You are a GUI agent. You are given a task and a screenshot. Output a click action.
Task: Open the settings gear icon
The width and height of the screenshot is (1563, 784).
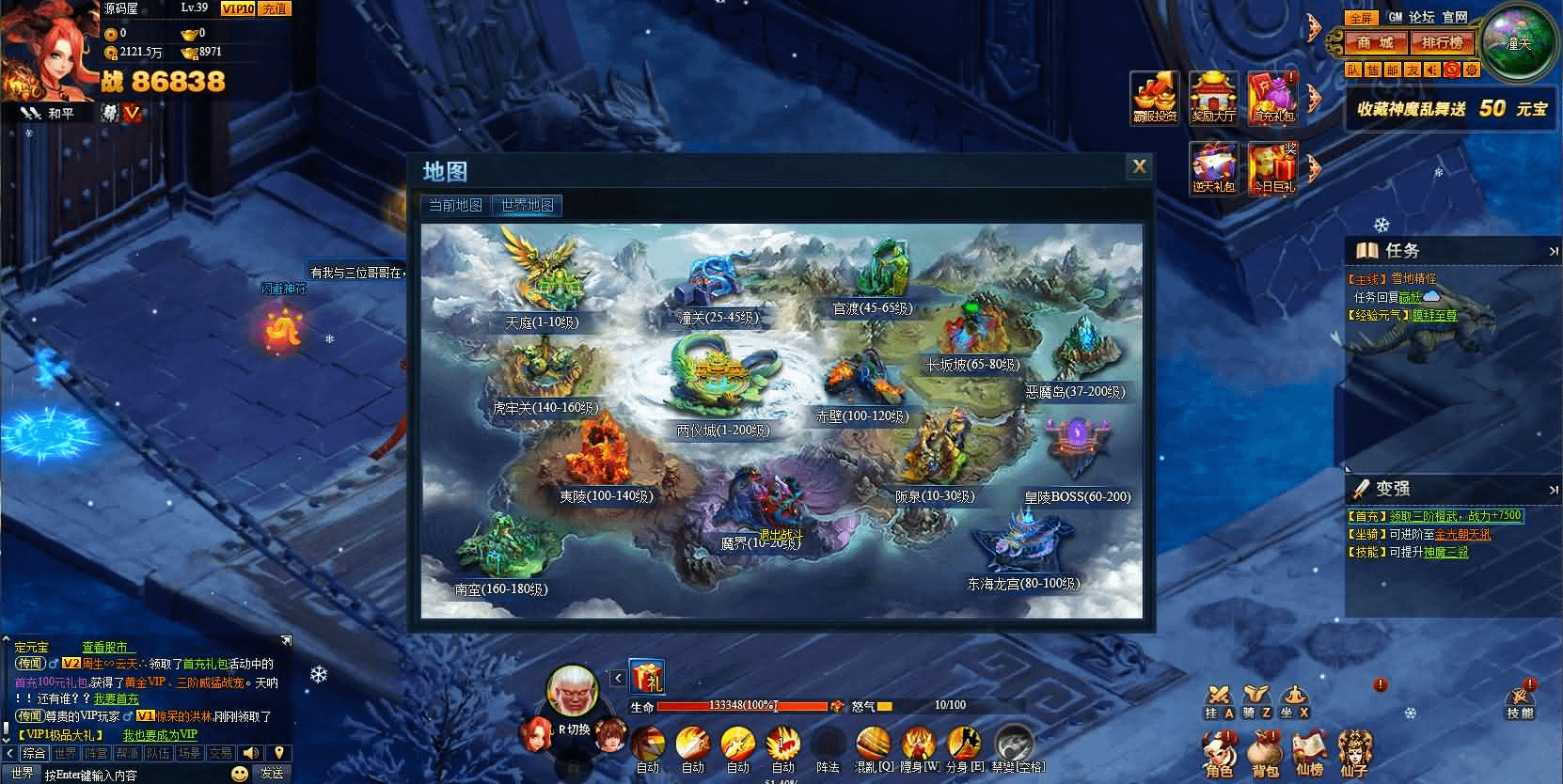[x=1472, y=70]
